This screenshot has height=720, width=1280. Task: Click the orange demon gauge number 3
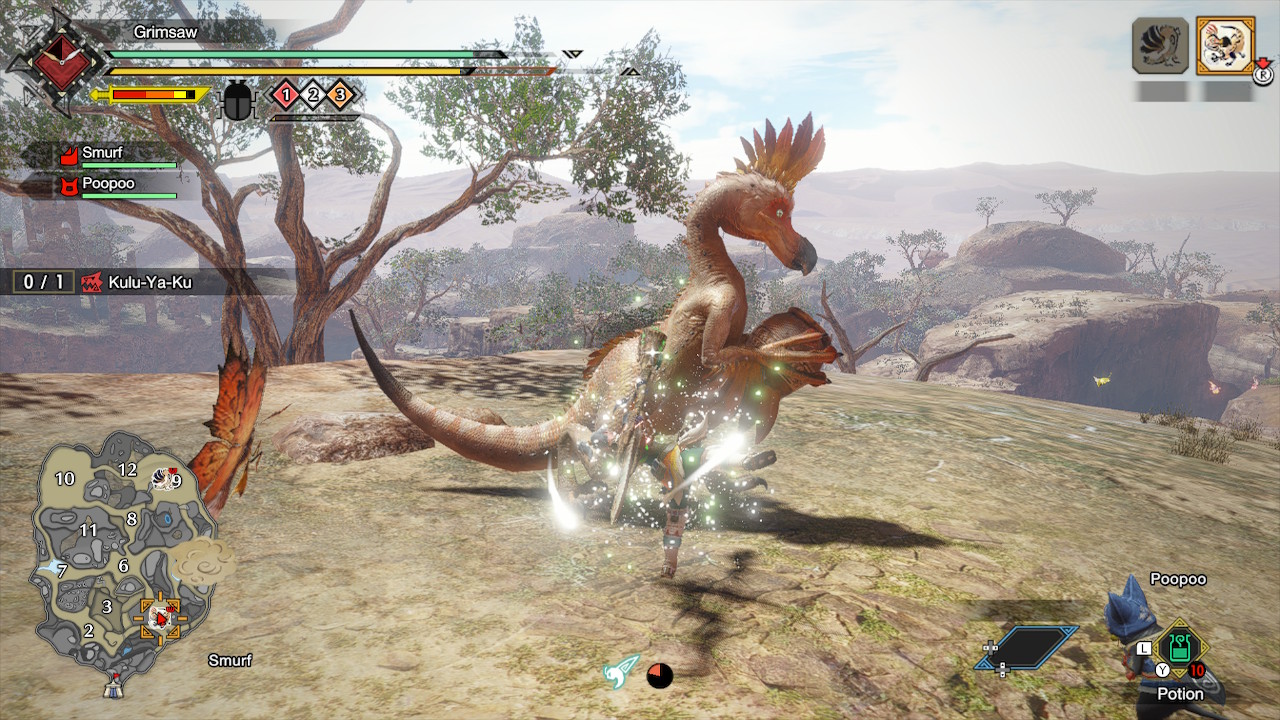pyautogui.click(x=339, y=95)
